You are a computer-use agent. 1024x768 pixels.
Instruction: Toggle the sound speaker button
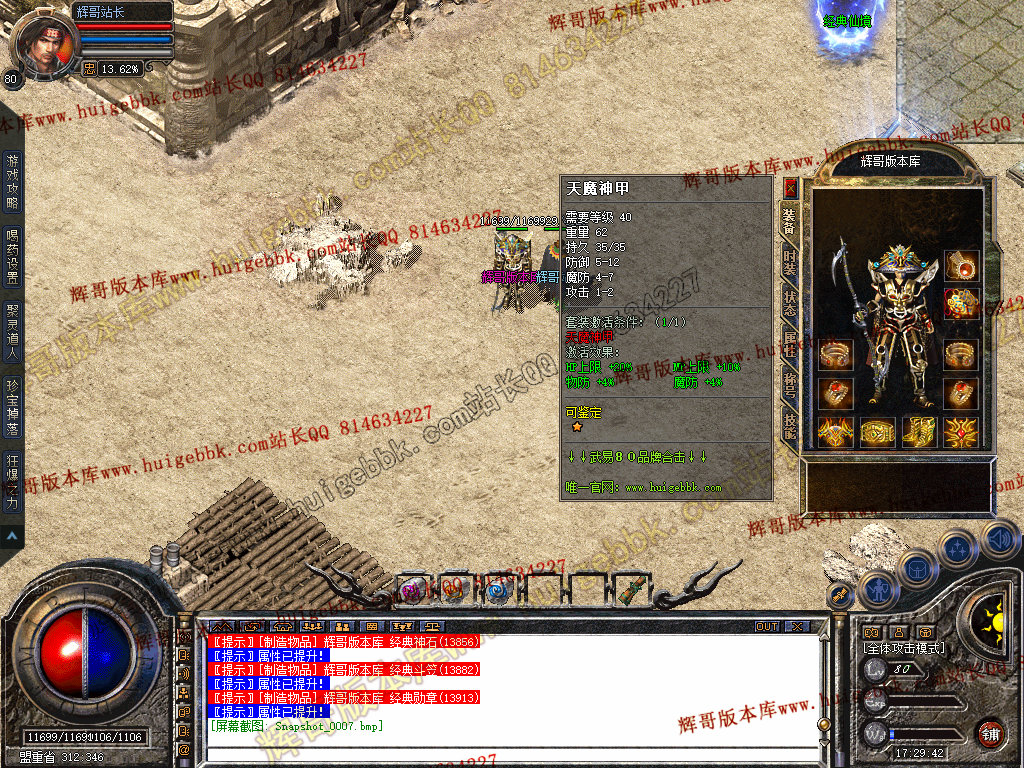click(x=999, y=540)
